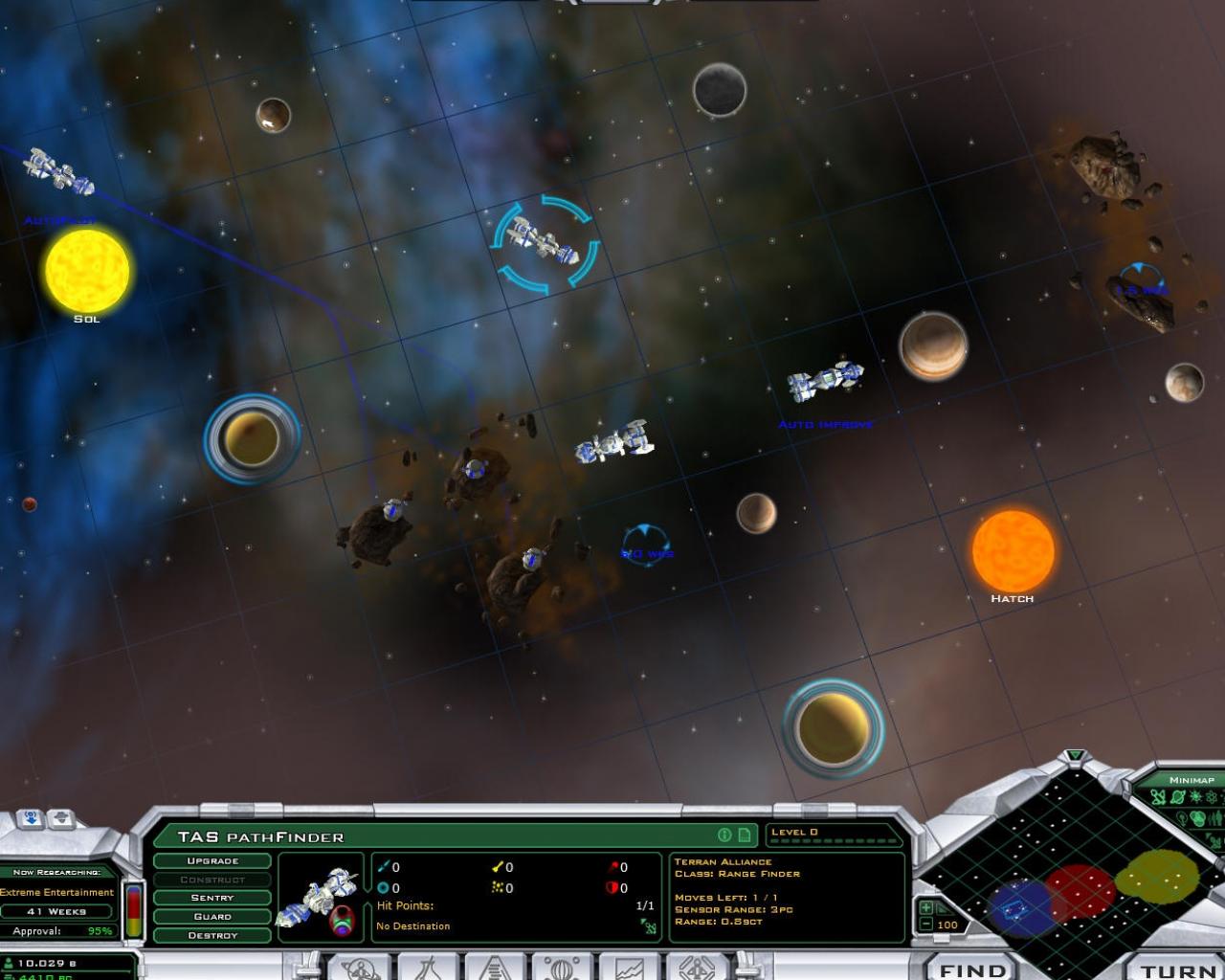Open the Colonies management icon on the bottom toolbar
The width and height of the screenshot is (1225, 980).
click(x=359, y=969)
